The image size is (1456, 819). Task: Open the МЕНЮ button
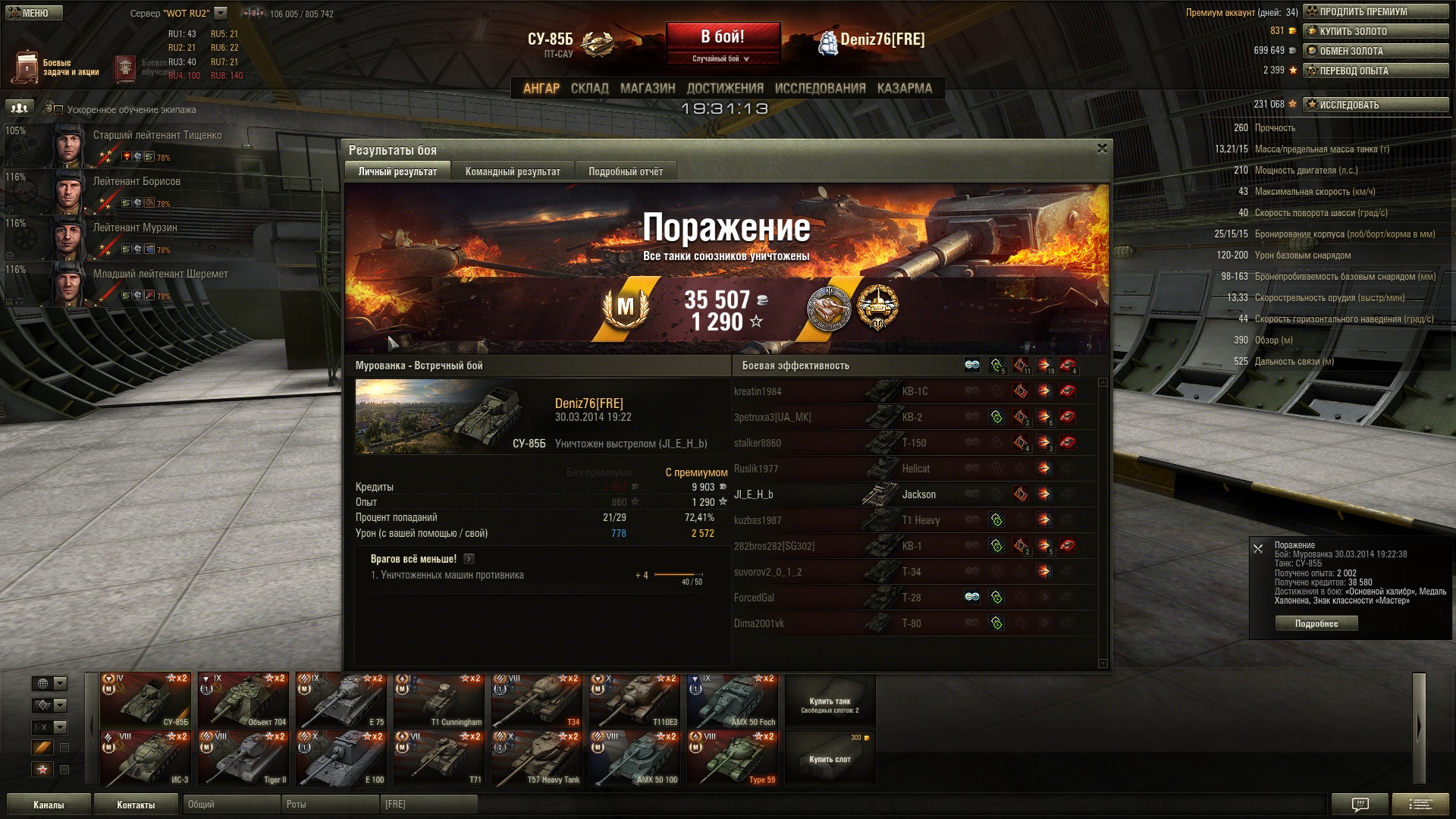34,13
